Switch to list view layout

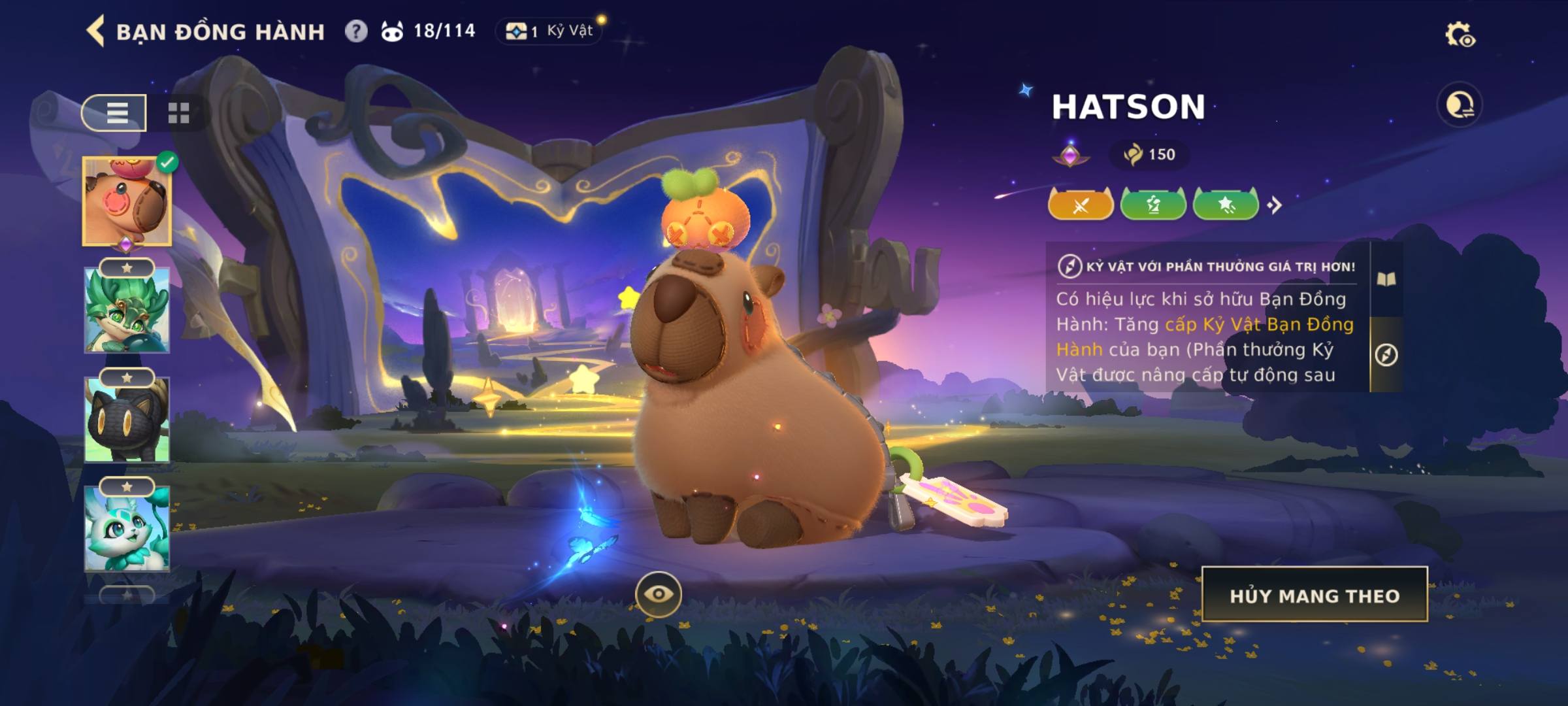point(115,112)
